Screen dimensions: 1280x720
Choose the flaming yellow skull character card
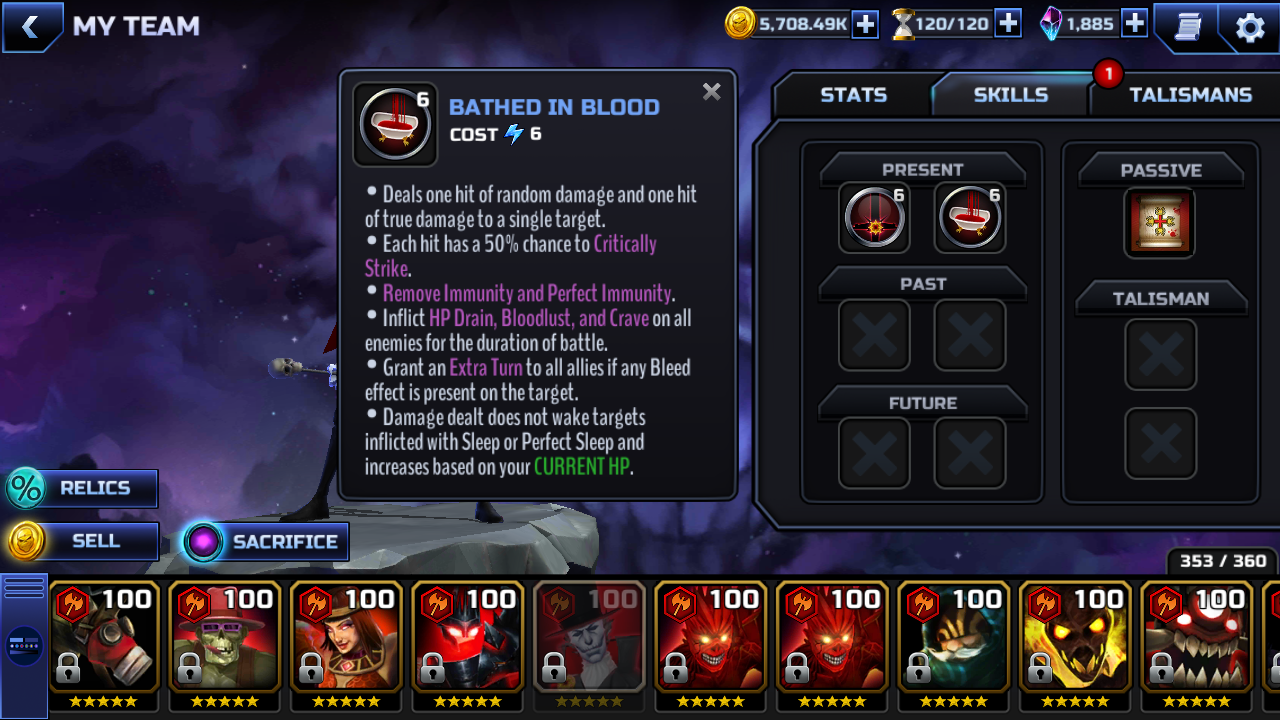pyautogui.click(x=1075, y=638)
